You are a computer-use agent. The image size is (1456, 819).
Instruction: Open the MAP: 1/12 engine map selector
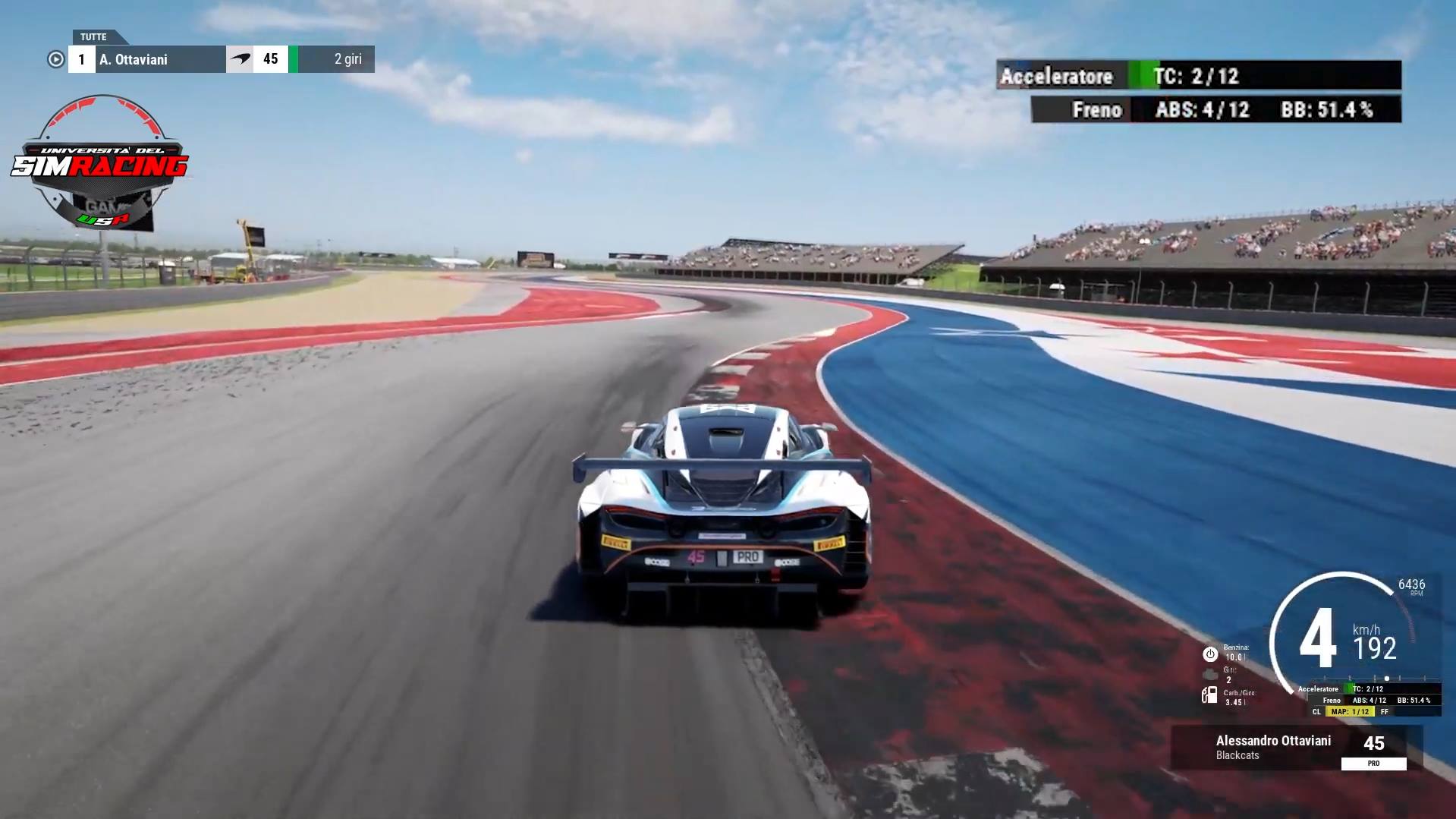1351,713
